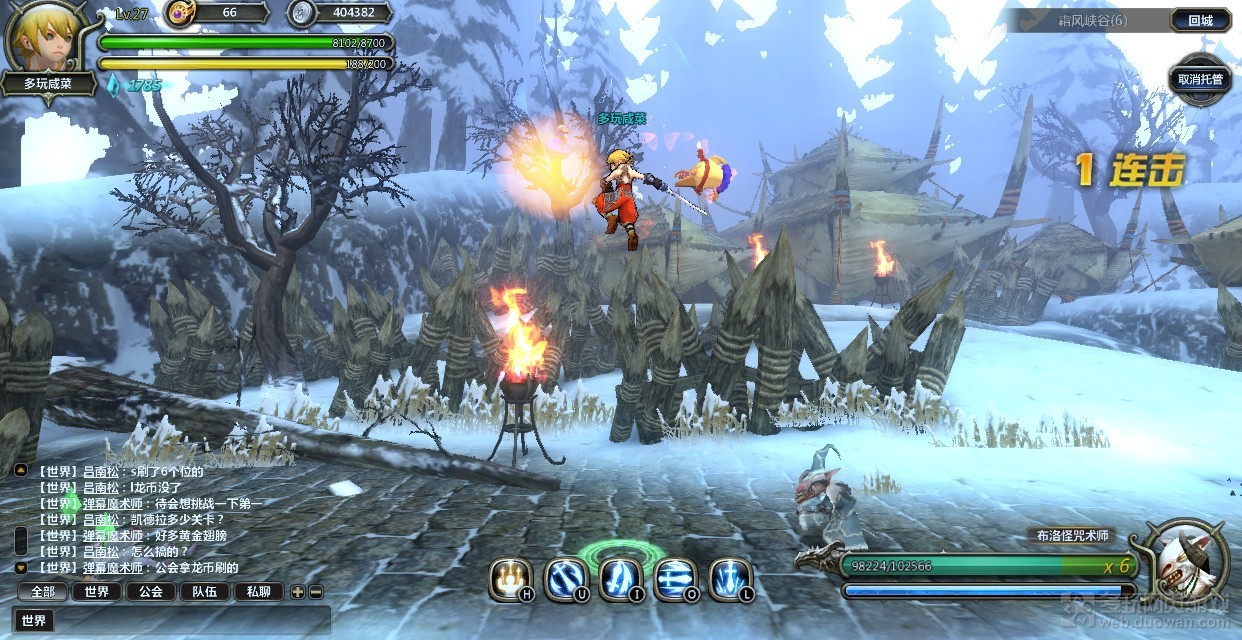Click the chat log's down arrow
The width and height of the screenshot is (1242, 640).
pyautogui.click(x=20, y=567)
